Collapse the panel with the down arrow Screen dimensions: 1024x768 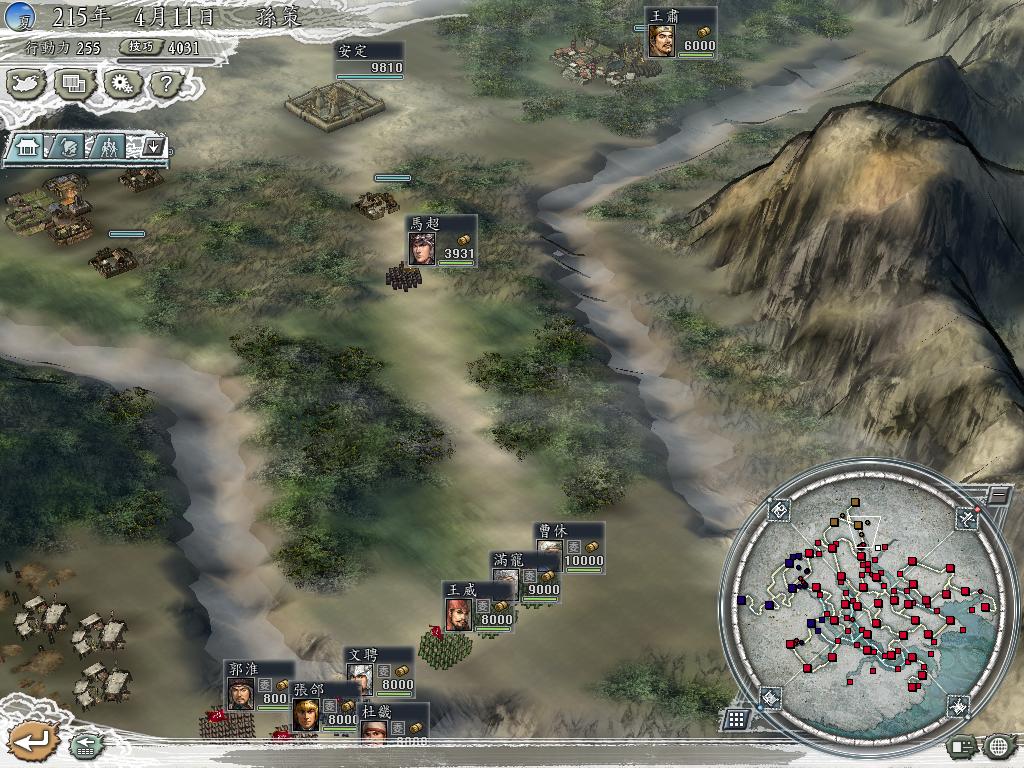(x=152, y=147)
